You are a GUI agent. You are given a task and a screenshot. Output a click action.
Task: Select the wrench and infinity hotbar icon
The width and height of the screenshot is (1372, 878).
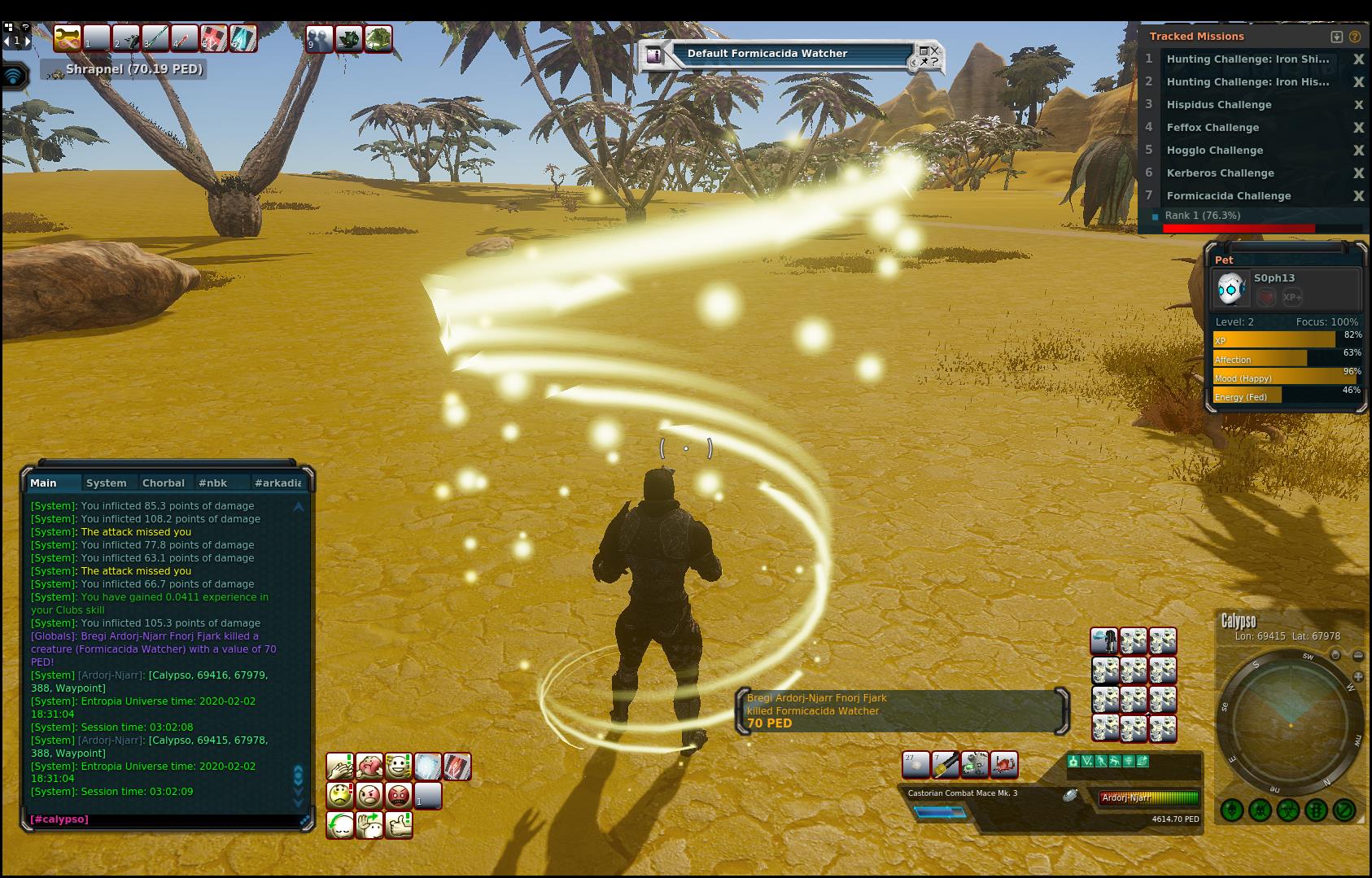coord(67,38)
